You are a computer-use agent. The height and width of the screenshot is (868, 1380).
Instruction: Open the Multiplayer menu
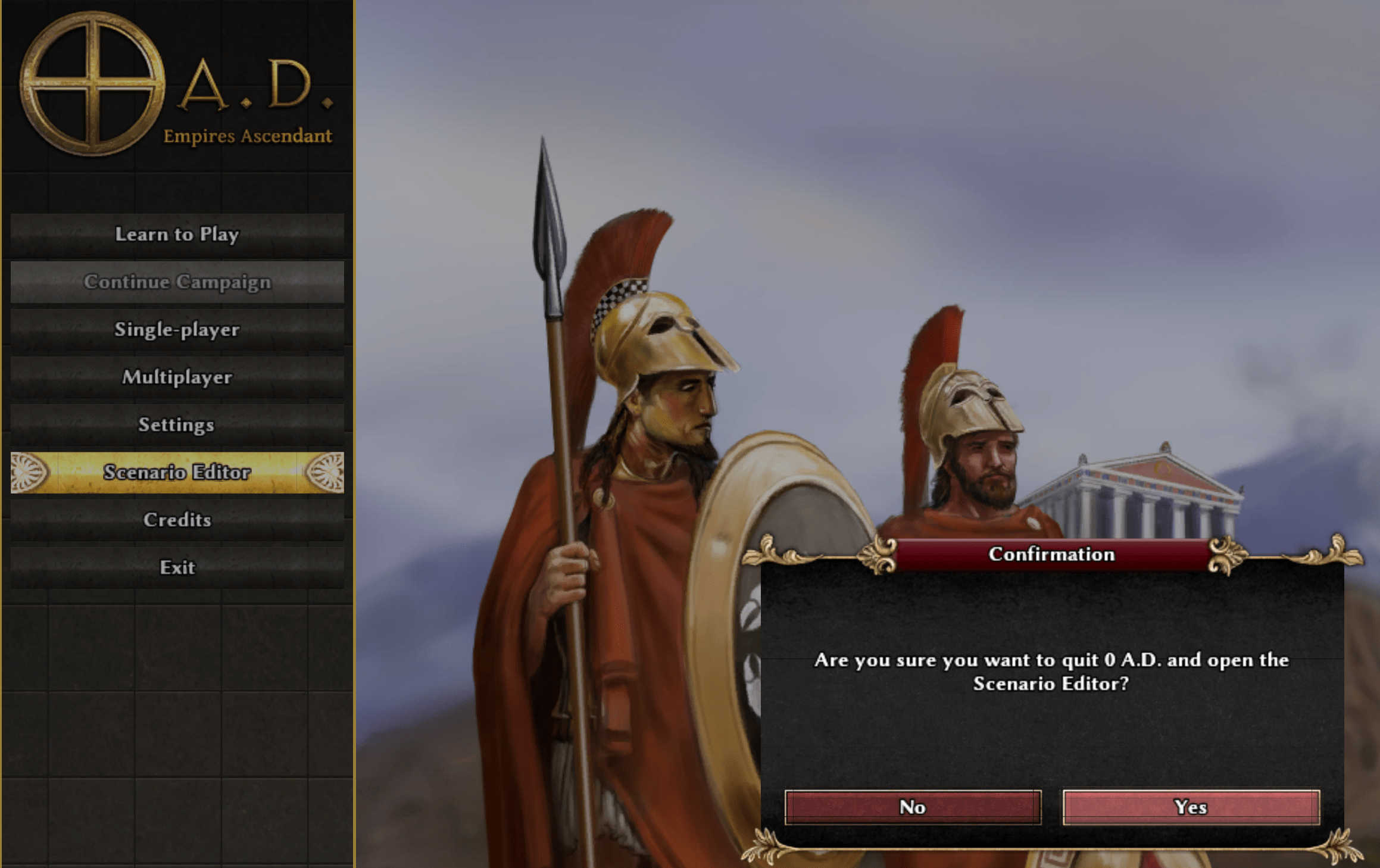tap(177, 377)
